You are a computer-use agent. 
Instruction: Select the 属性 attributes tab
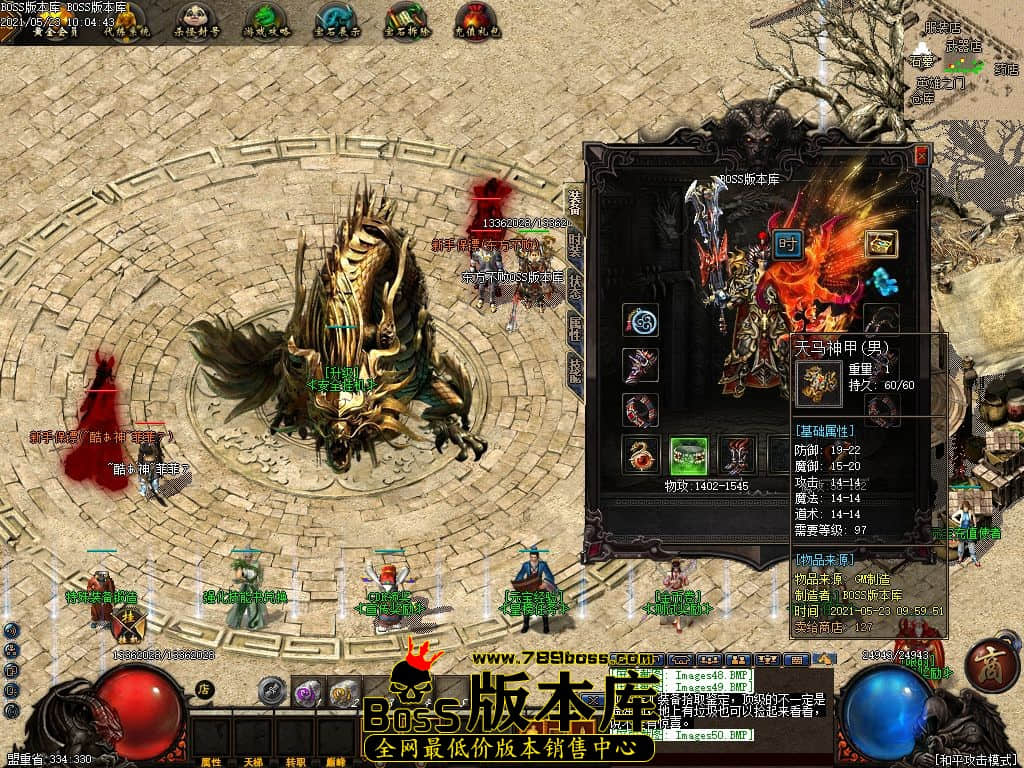[575, 328]
